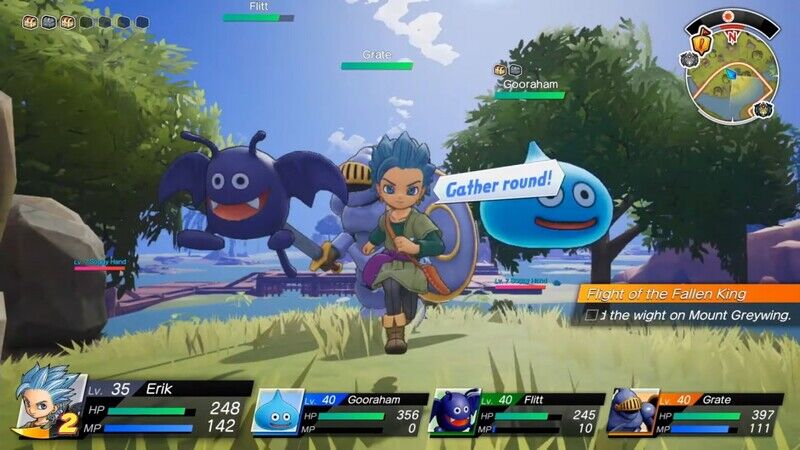800x450 pixels.
Task: Select Flitt's dracky portrait
Action: [453, 411]
